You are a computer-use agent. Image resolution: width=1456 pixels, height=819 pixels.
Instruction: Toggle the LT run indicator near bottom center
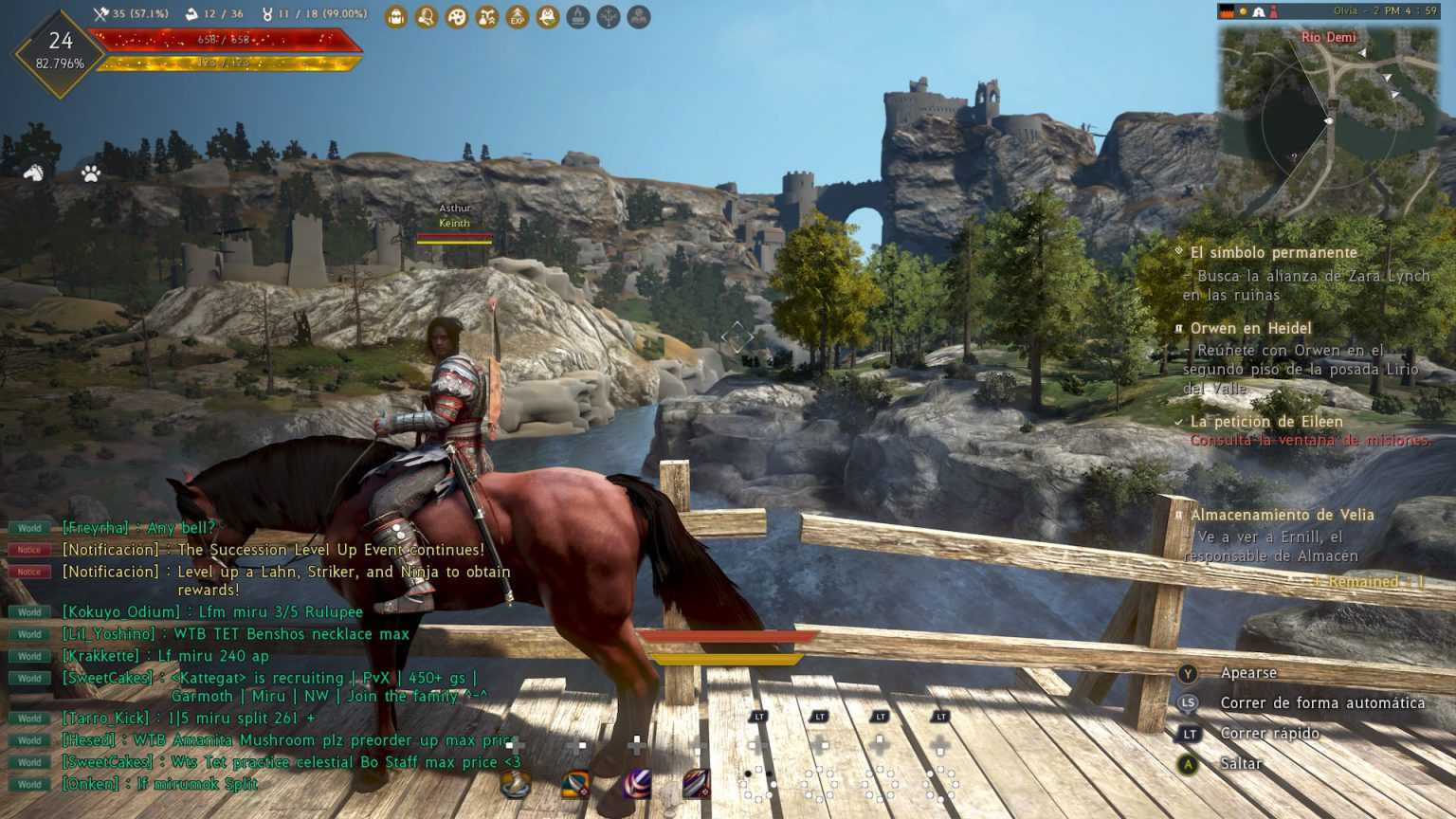point(758,718)
